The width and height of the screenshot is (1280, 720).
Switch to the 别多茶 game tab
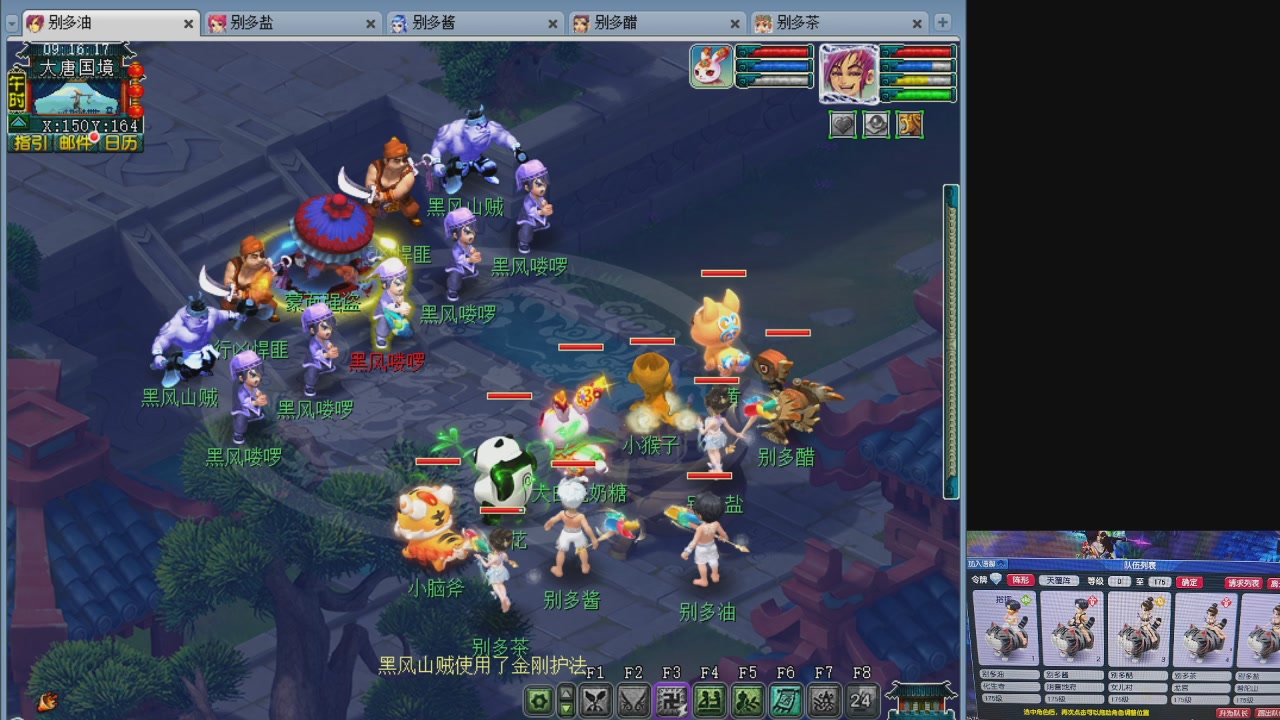(795, 22)
